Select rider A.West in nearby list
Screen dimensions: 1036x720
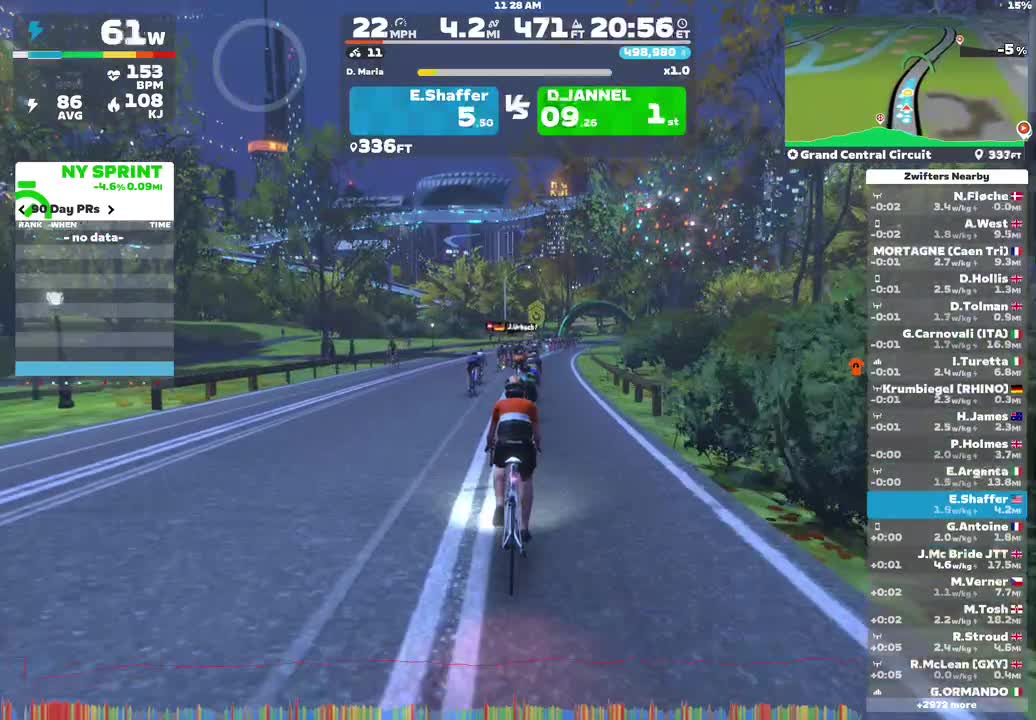click(946, 229)
